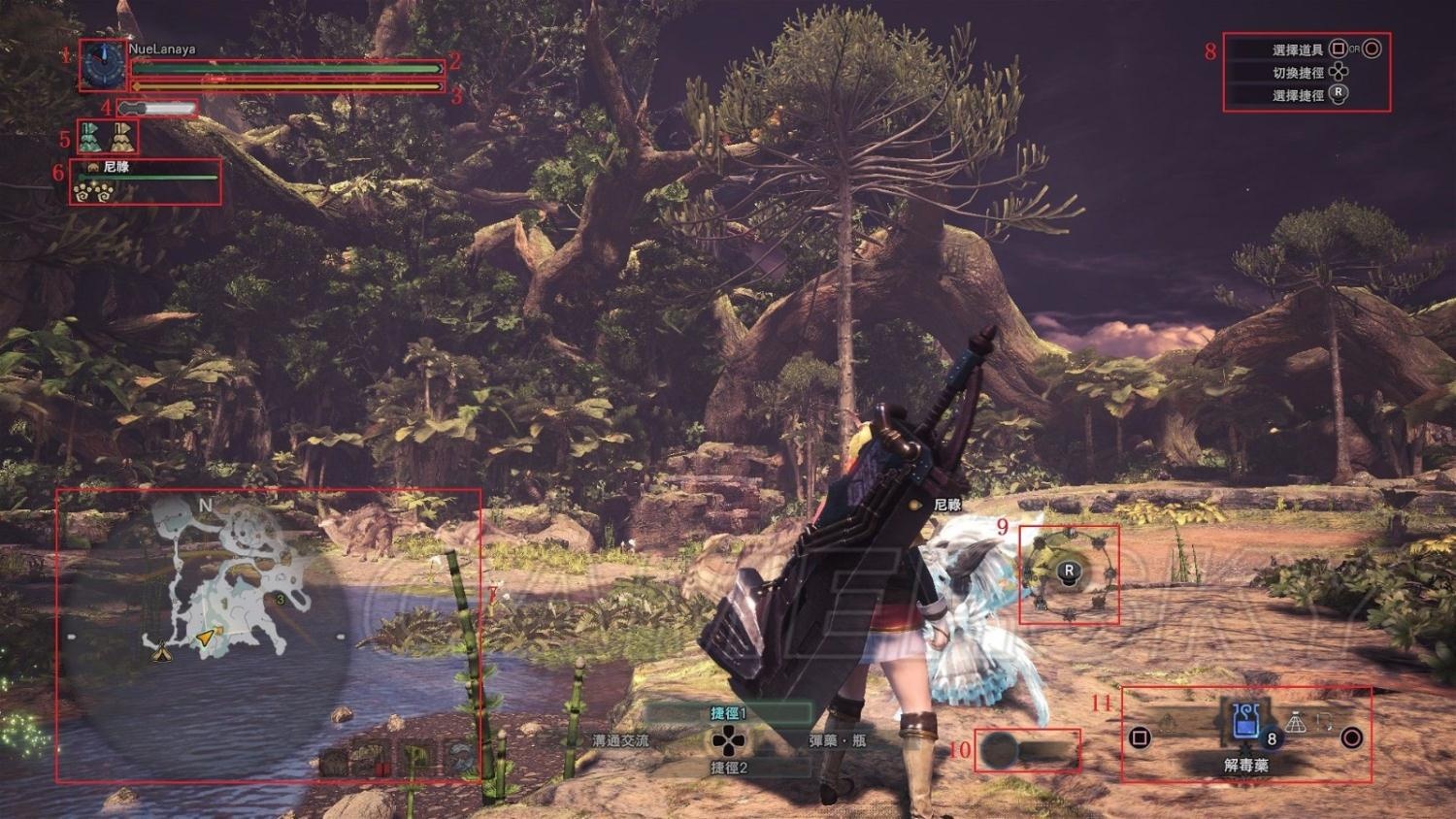Image resolution: width=1456 pixels, height=819 pixels.
Task: Click the weapon sharpness gauge
Action: (157, 109)
